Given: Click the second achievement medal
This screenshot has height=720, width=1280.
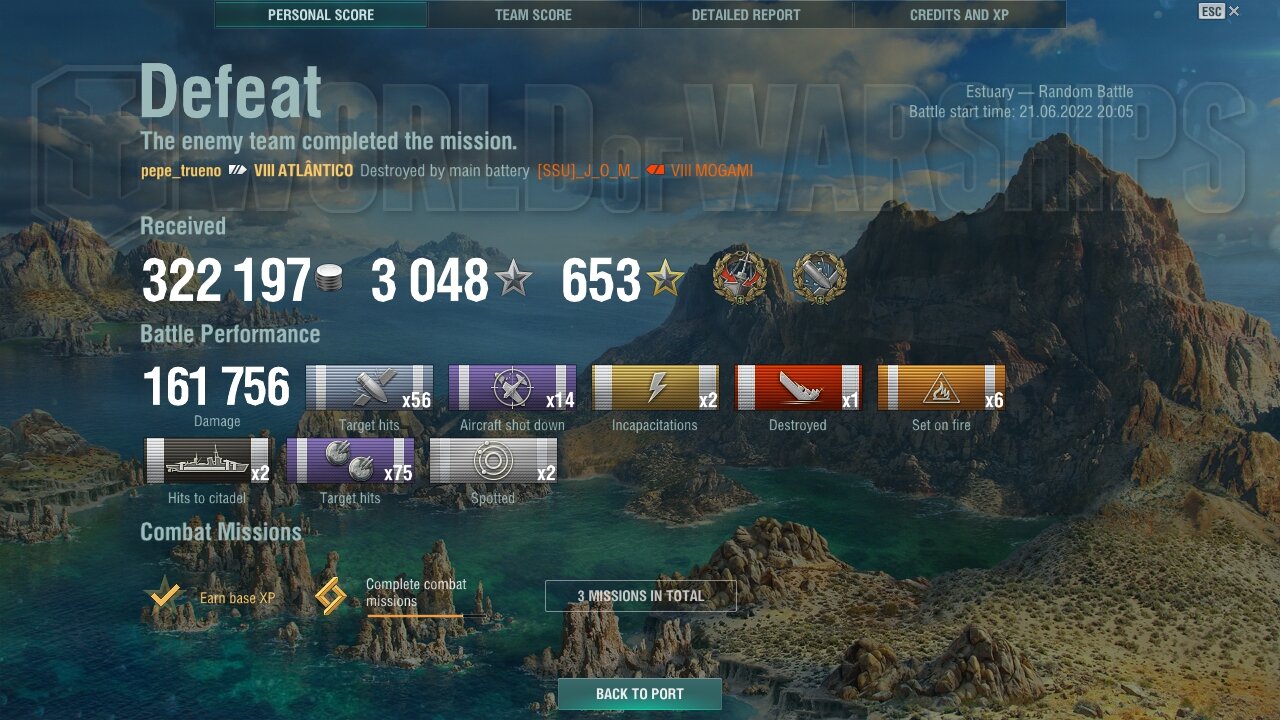Looking at the screenshot, I should [819, 278].
